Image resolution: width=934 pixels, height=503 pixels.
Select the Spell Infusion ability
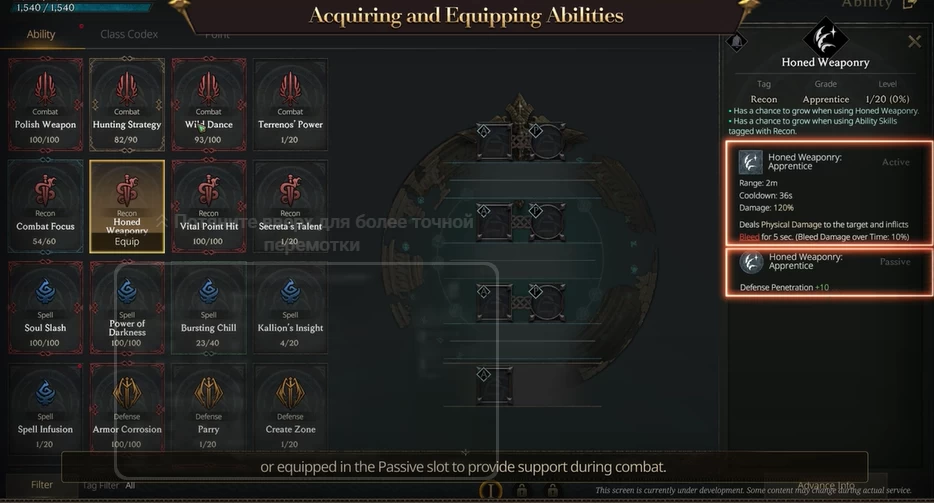tap(45, 404)
